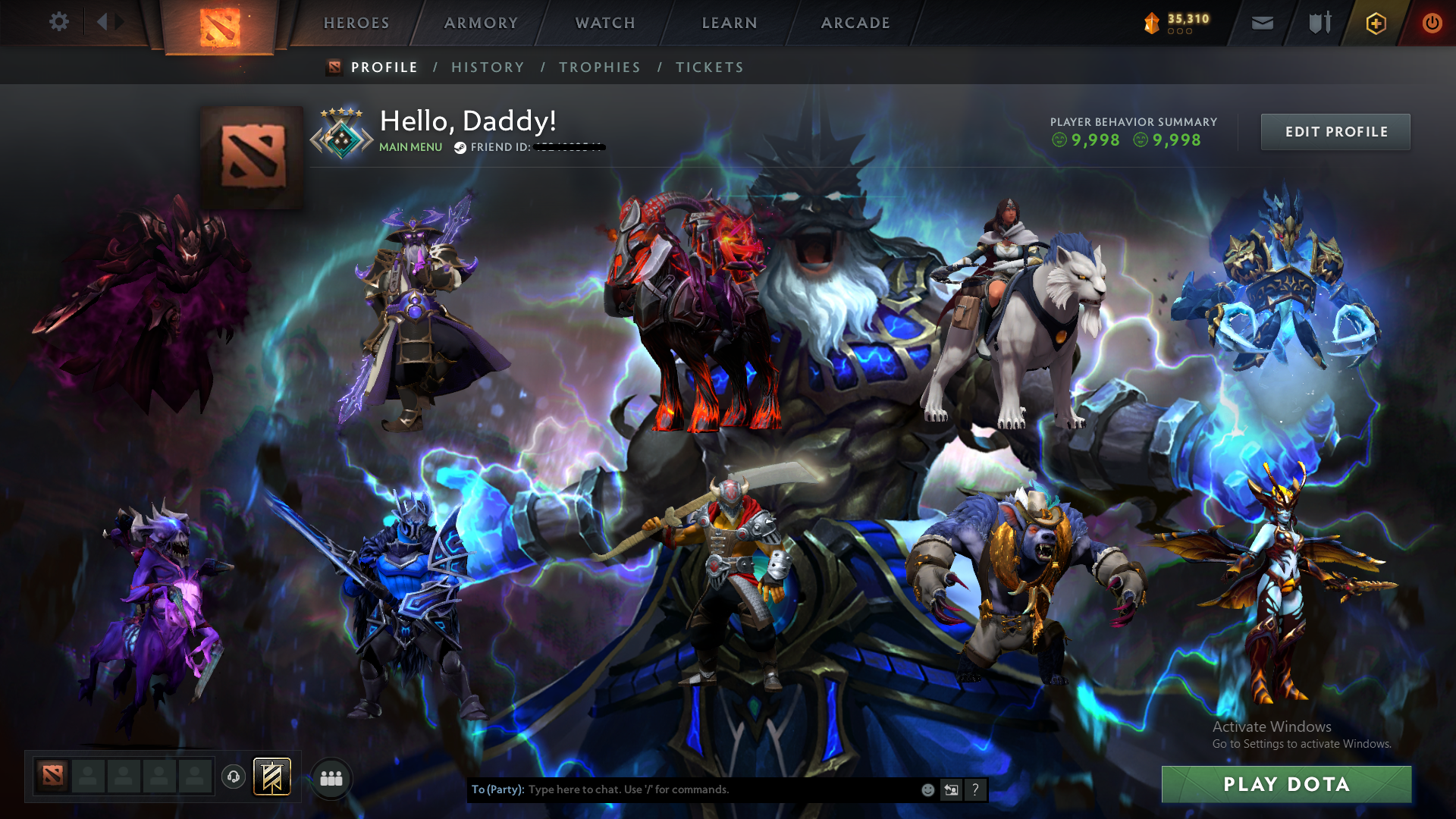Switch to the History tab
The width and height of the screenshot is (1456, 819).
click(x=488, y=67)
